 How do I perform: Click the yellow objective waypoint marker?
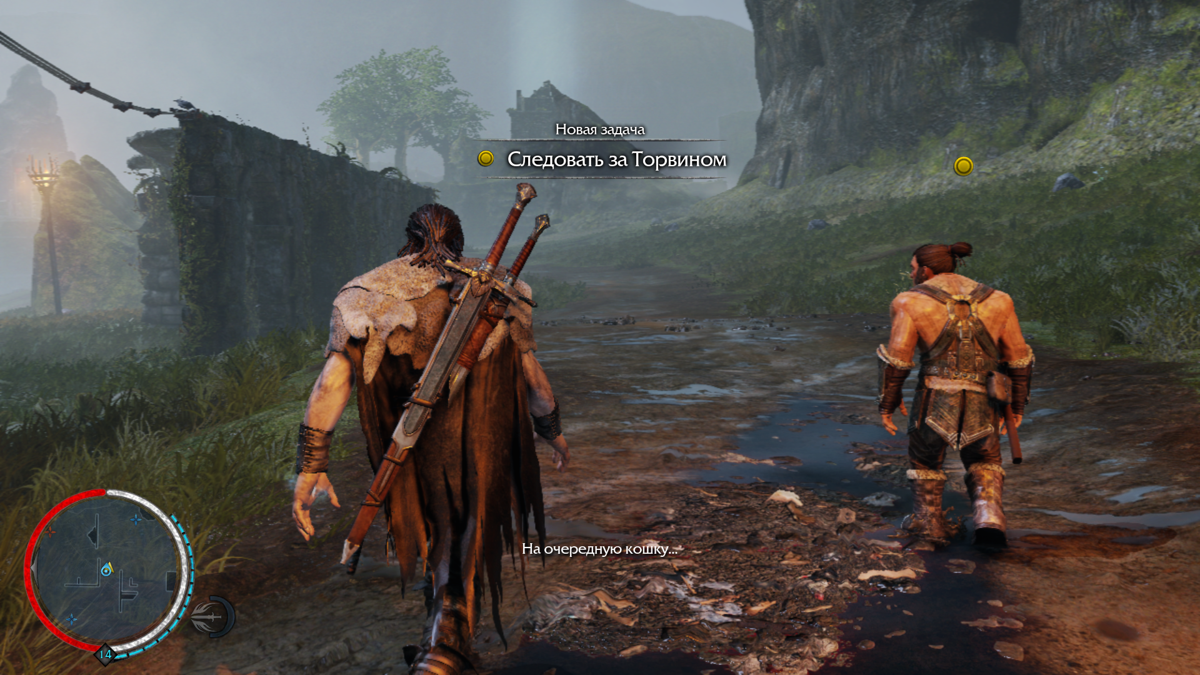click(x=963, y=166)
